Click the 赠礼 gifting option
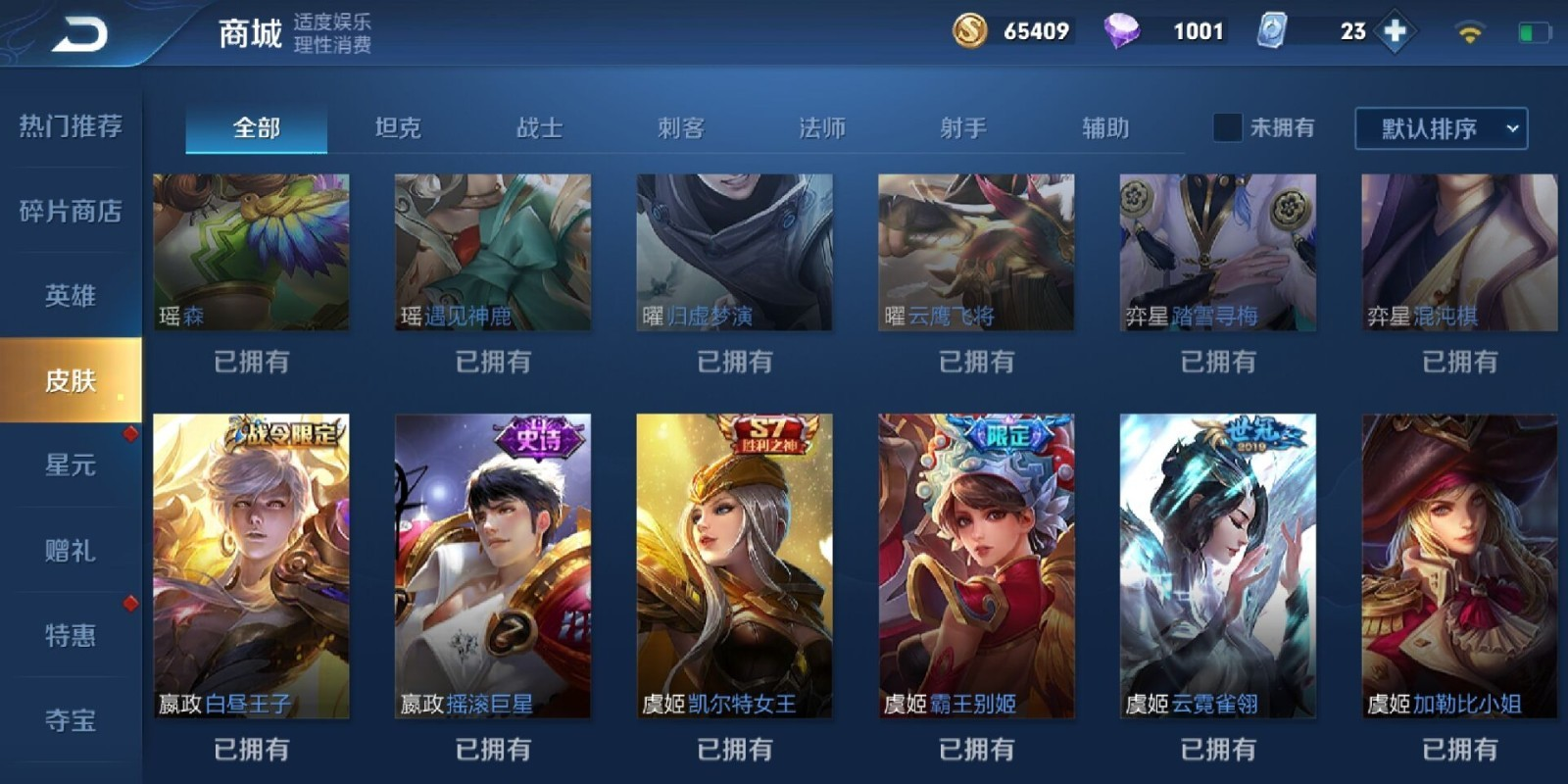 coord(69,552)
